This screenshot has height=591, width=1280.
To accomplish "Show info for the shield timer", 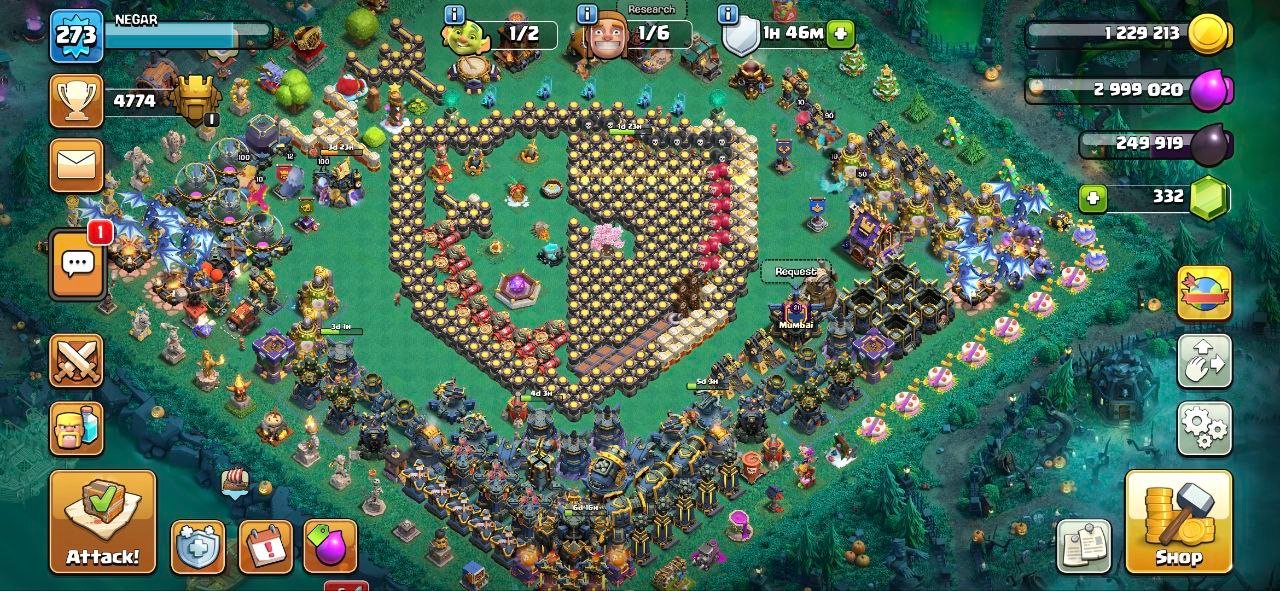I will point(728,15).
